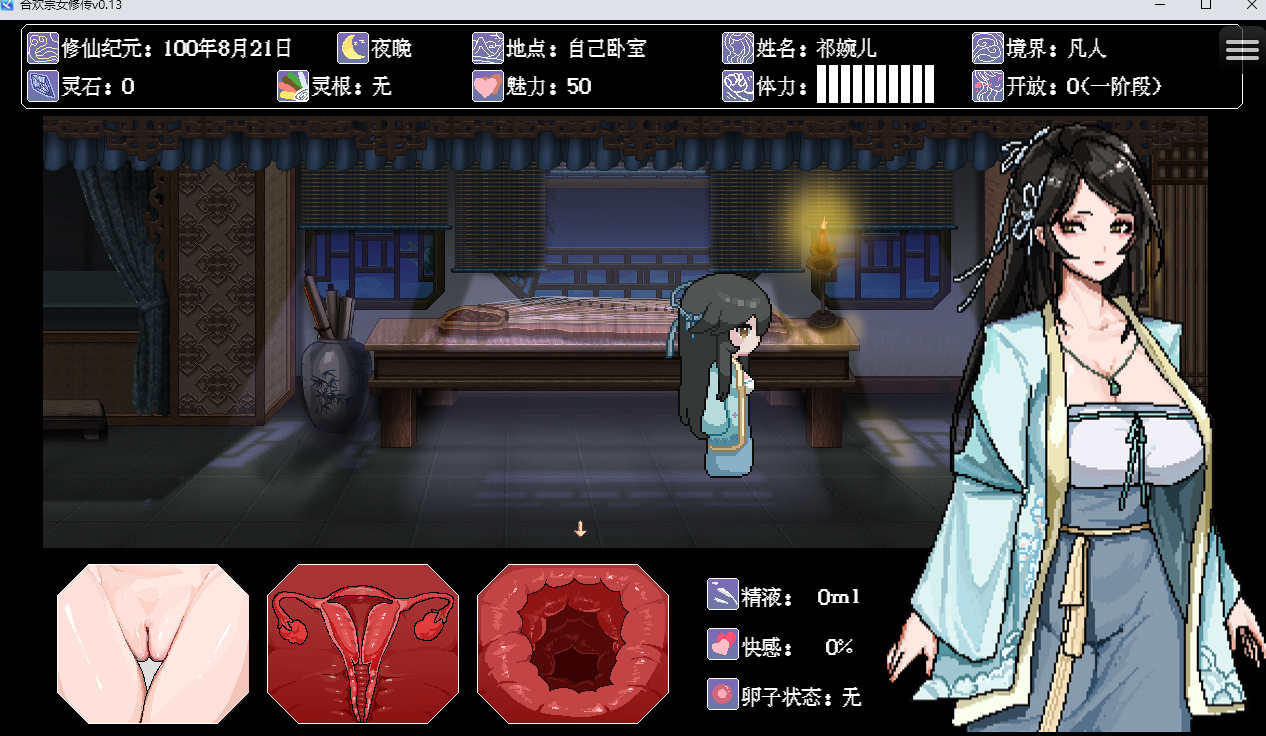Click the downward exit arrow marker

580,529
